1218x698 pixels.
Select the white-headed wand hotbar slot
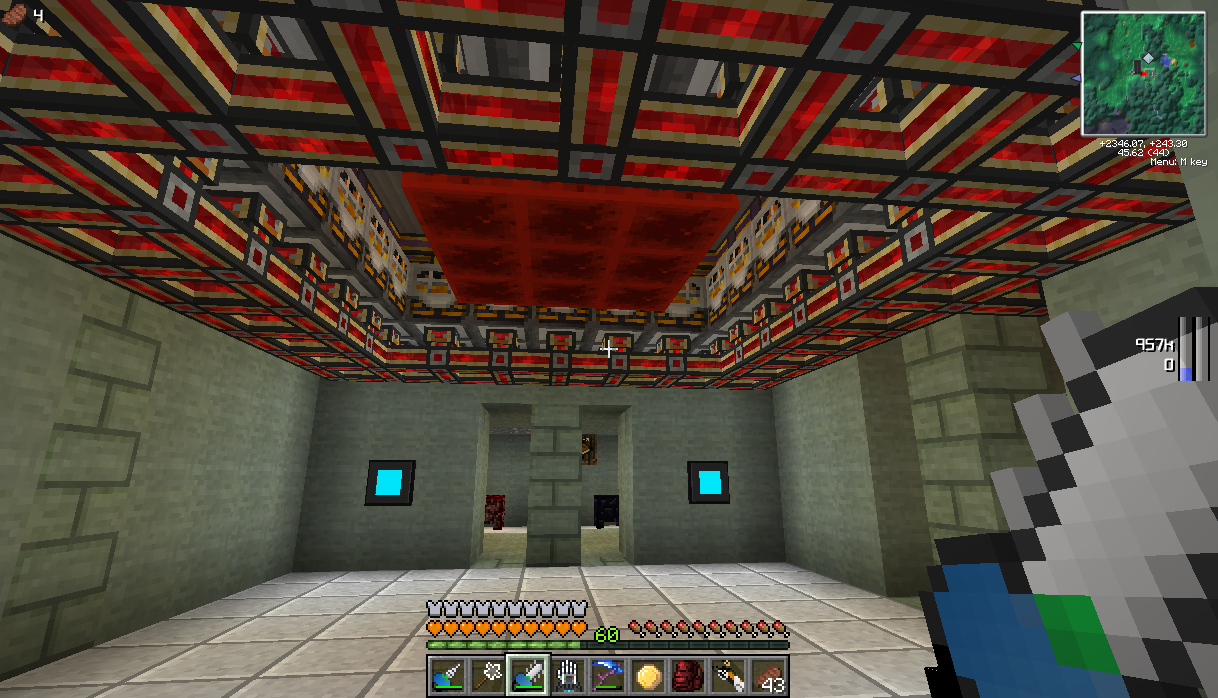tap(487, 675)
